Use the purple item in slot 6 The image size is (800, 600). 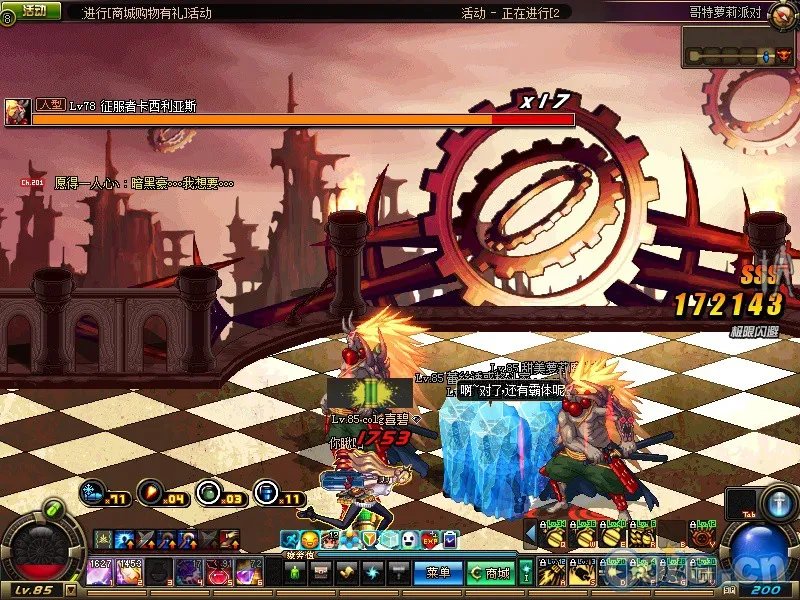pos(247,572)
